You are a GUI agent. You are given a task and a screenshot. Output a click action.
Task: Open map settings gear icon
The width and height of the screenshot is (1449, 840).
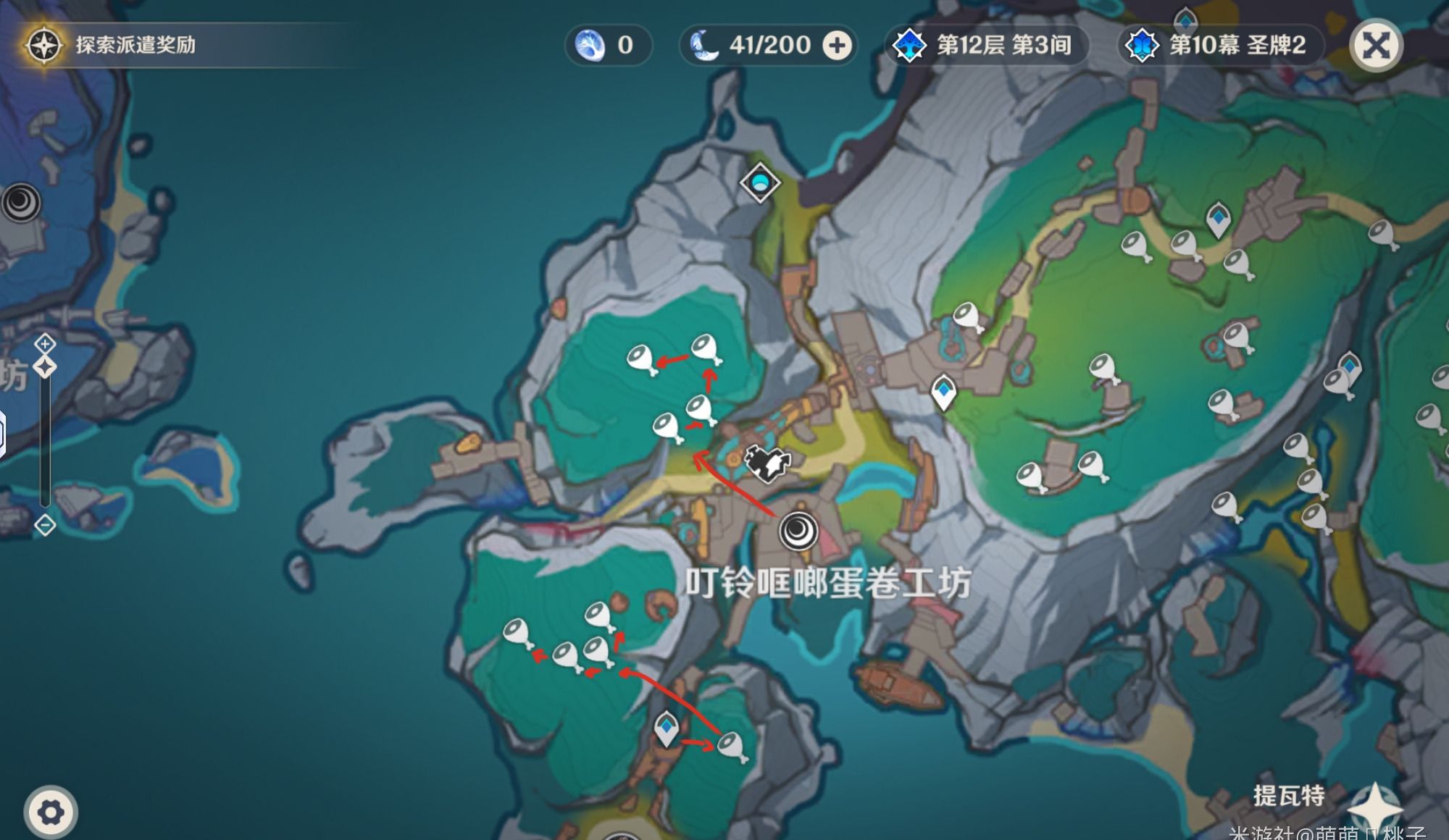tap(50, 812)
